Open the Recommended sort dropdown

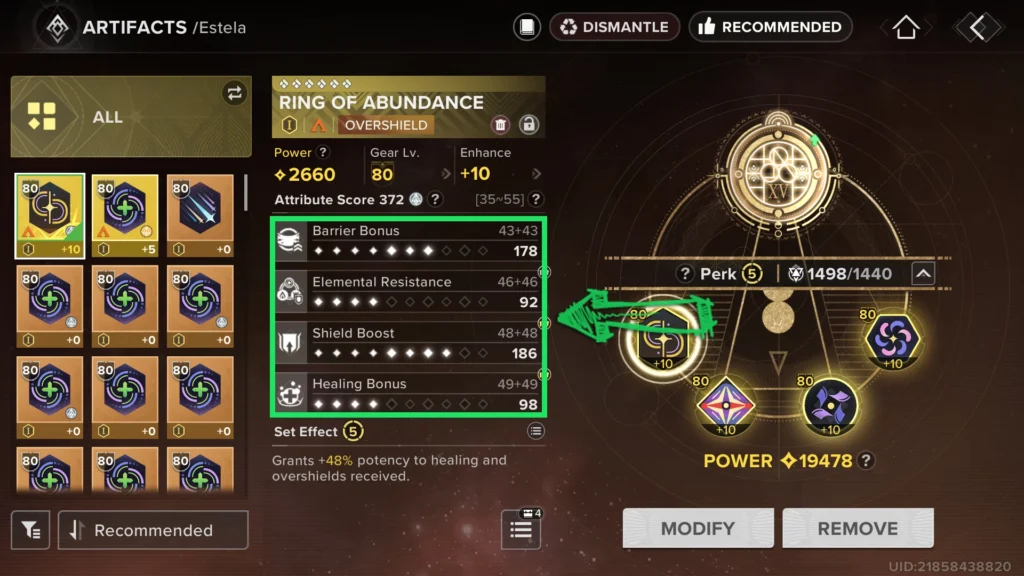tap(153, 530)
